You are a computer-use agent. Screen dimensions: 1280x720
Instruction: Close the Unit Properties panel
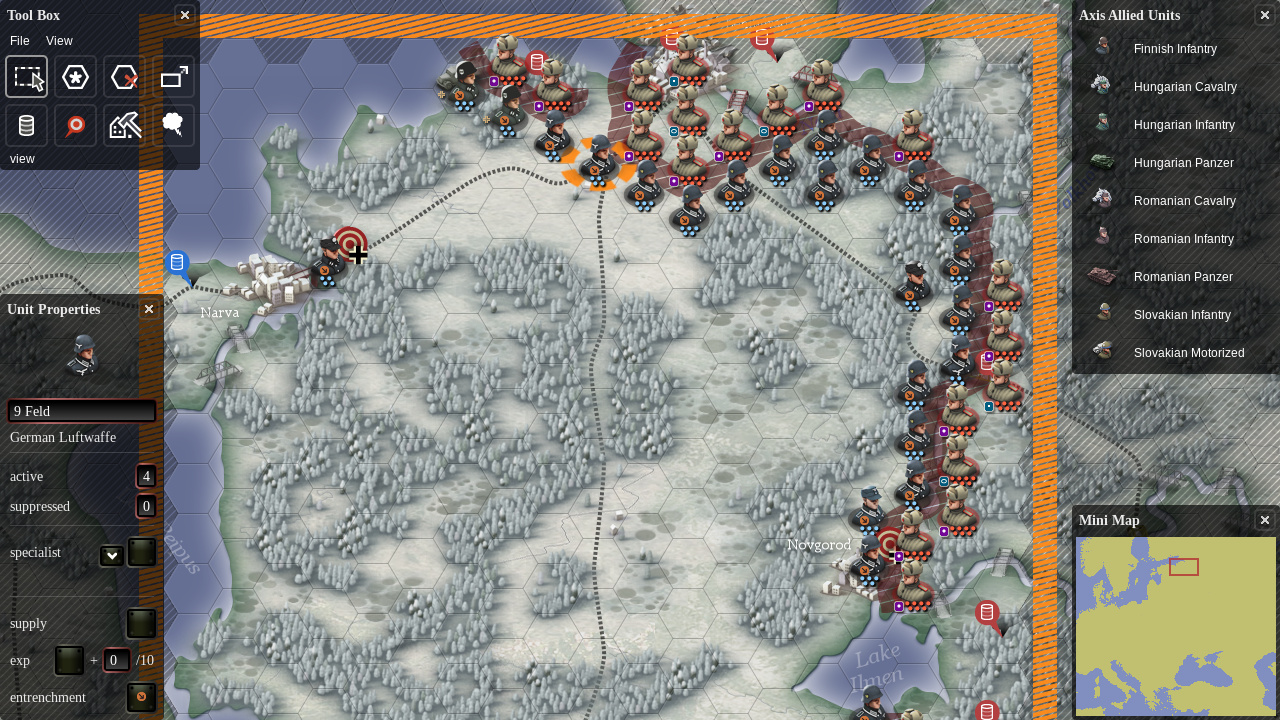coord(149,309)
